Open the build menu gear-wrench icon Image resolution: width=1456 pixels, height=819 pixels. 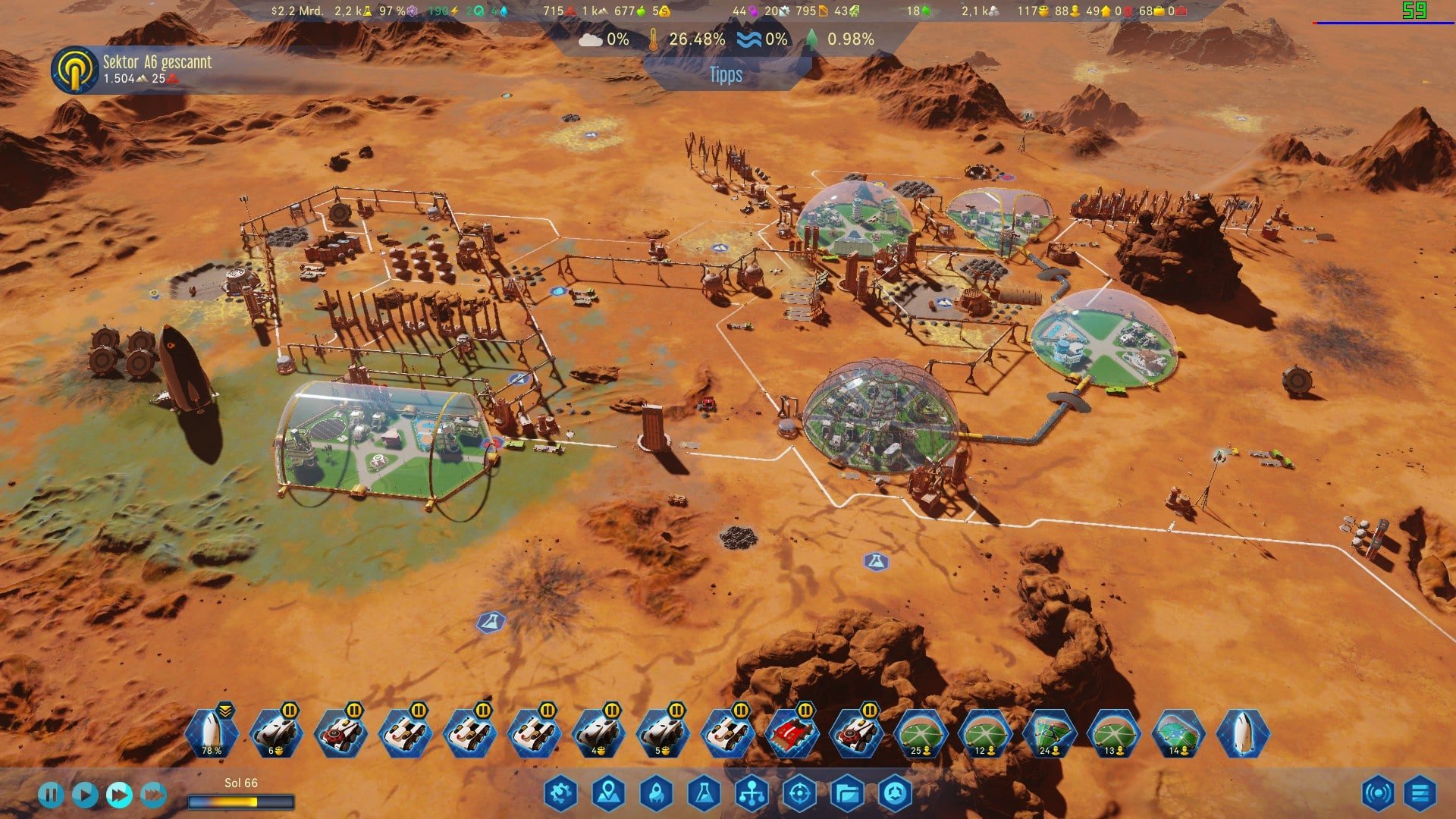(560, 793)
